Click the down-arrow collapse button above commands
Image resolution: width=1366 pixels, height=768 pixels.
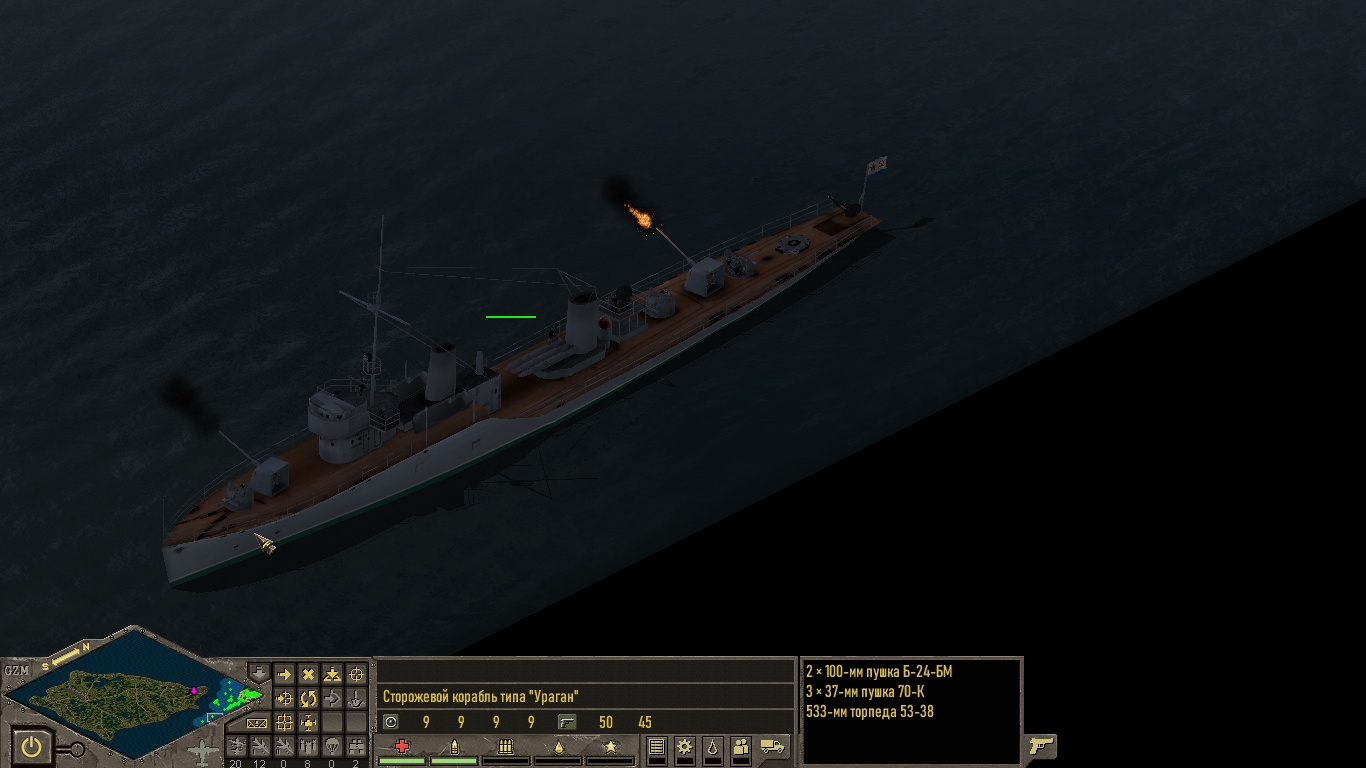tap(259, 671)
